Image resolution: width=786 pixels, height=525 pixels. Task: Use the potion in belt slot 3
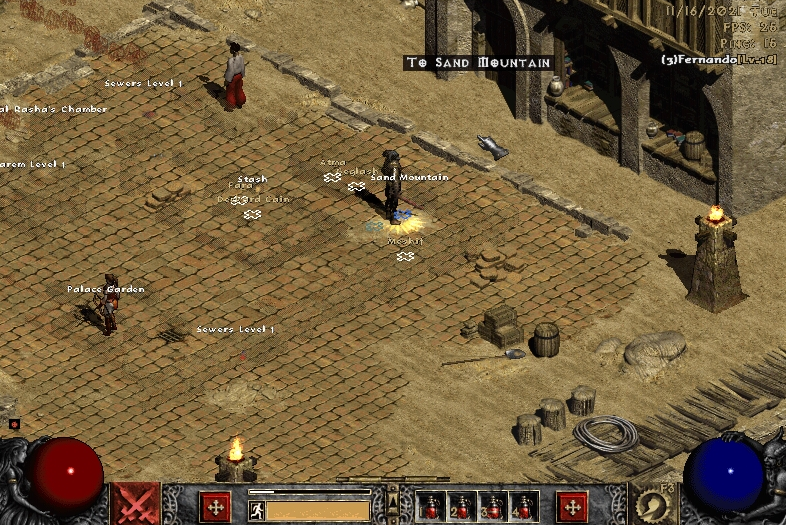493,507
